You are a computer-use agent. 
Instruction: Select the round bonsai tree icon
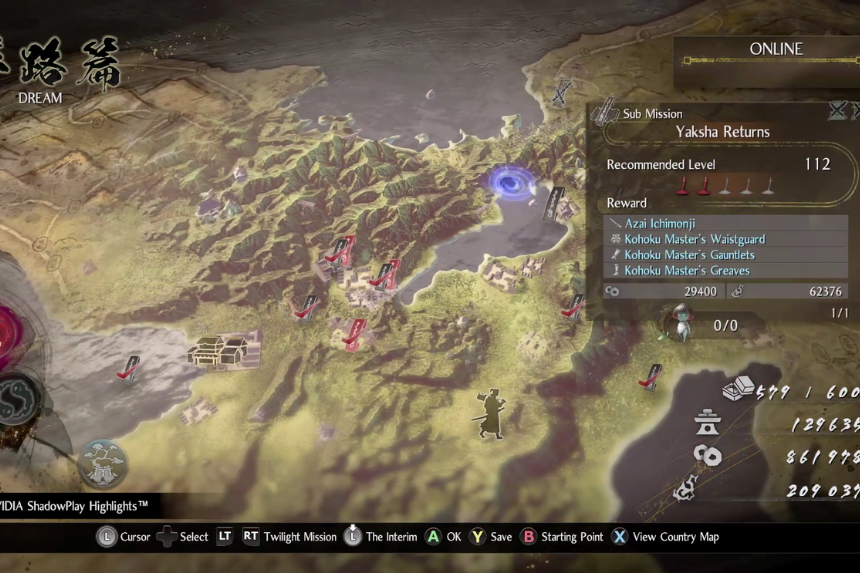(x=102, y=463)
